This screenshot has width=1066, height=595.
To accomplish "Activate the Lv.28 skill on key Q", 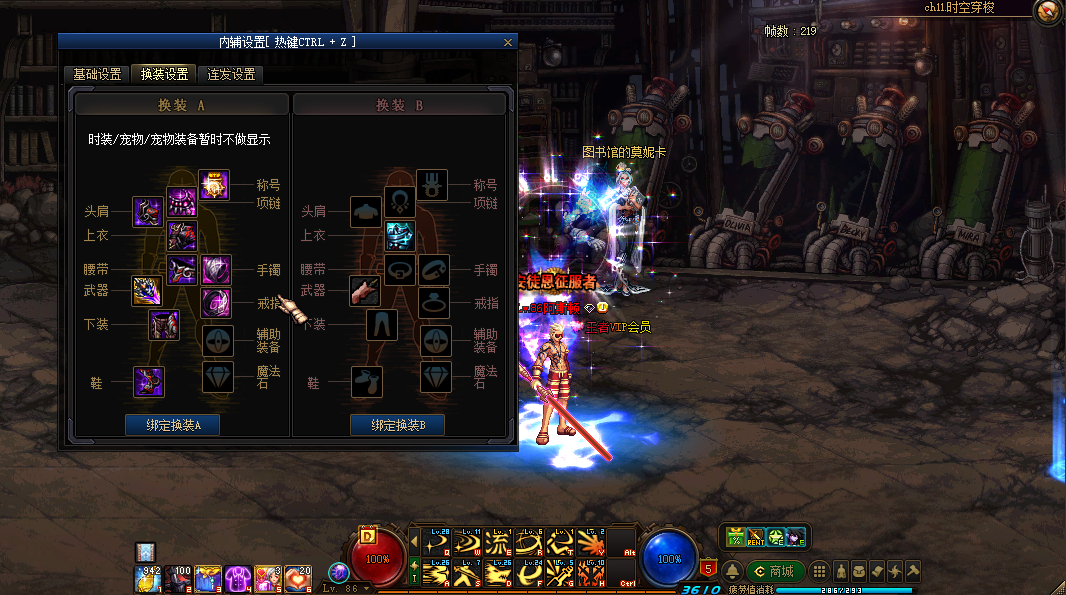I will click(437, 543).
